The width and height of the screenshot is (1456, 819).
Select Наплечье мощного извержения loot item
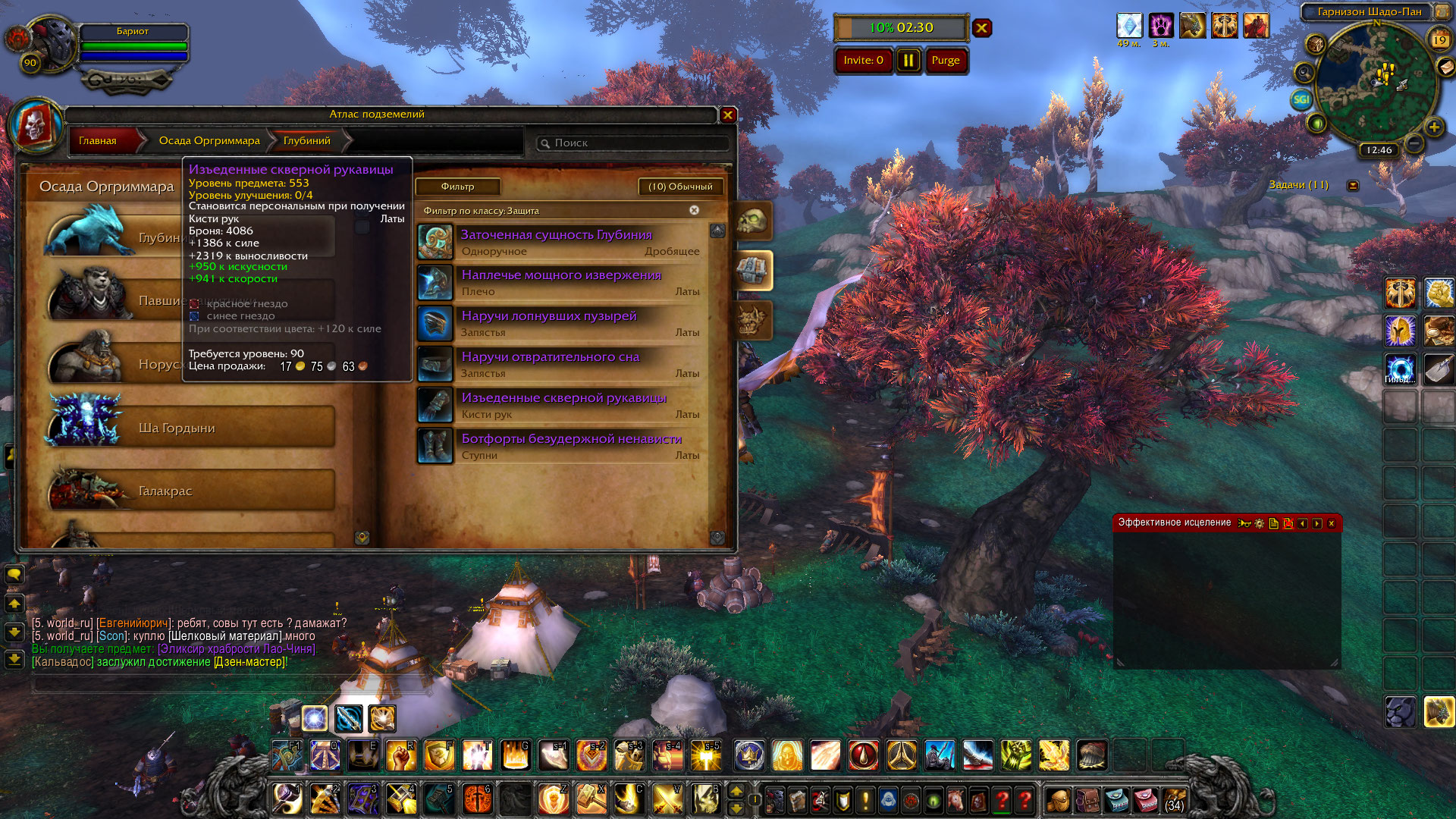(561, 282)
